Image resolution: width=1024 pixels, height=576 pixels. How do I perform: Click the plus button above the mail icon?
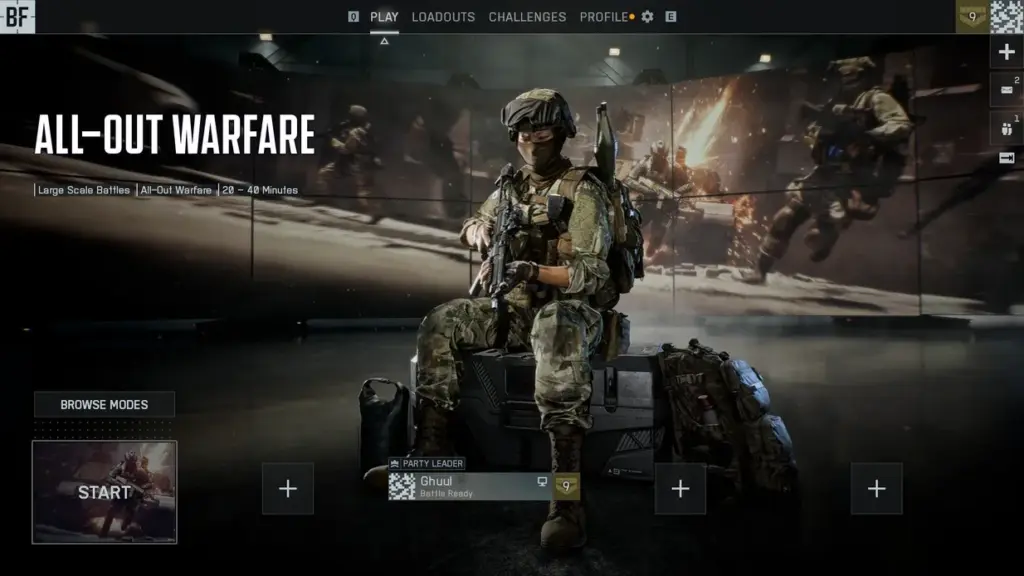coord(1007,53)
